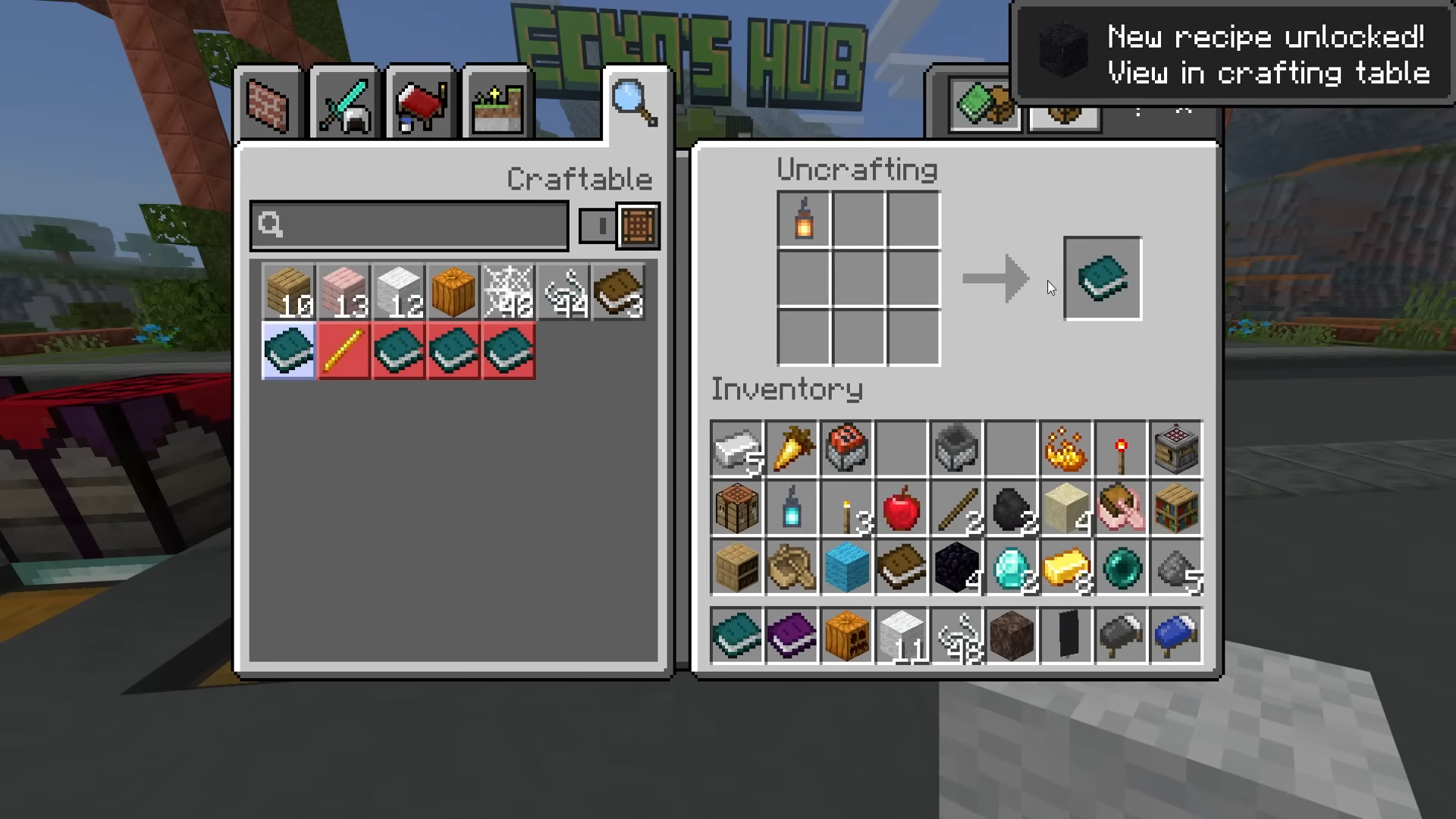Select the red bed items tab
1456x819 pixels.
420,104
